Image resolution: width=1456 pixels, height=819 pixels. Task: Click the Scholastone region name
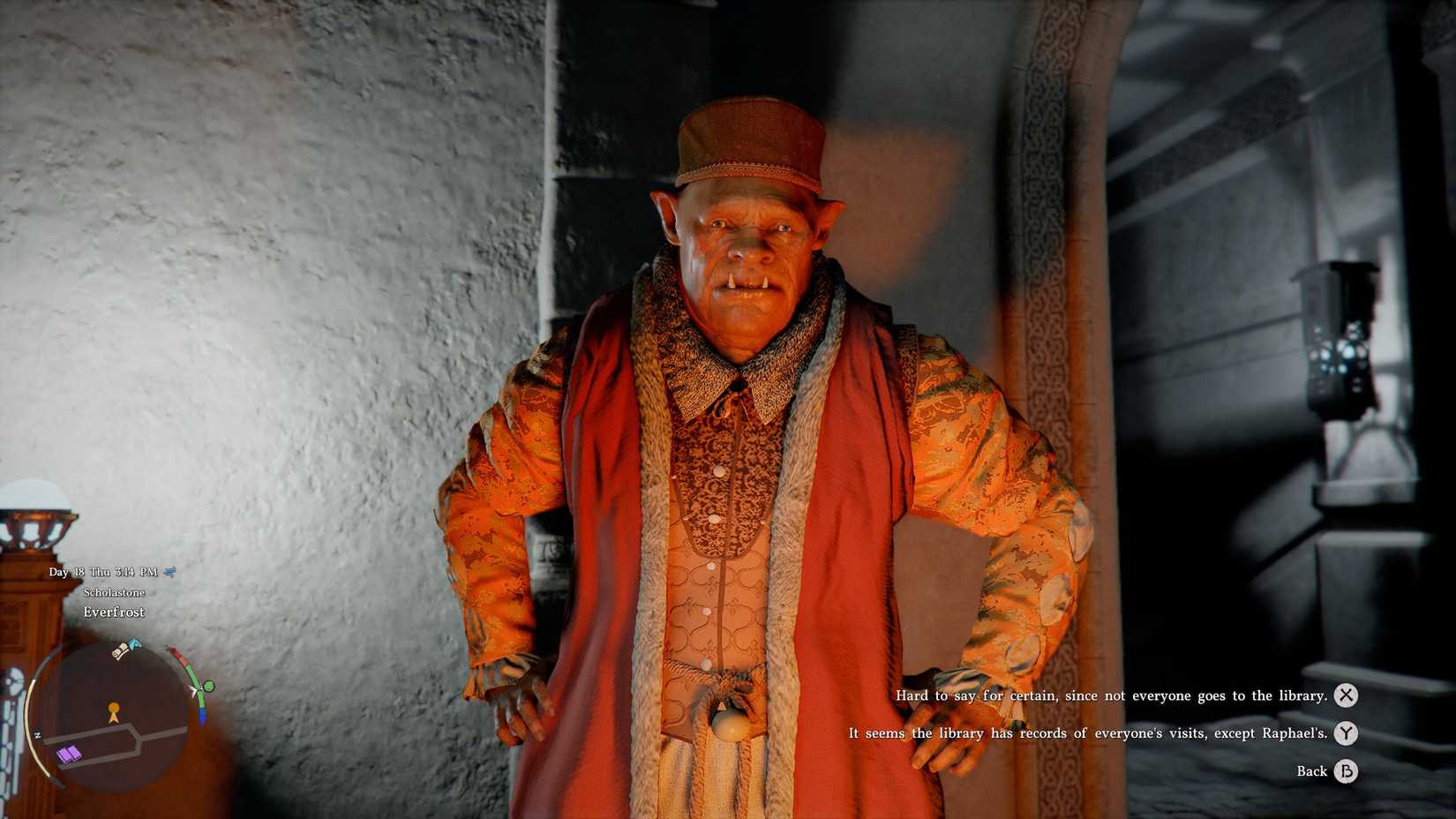pos(115,592)
